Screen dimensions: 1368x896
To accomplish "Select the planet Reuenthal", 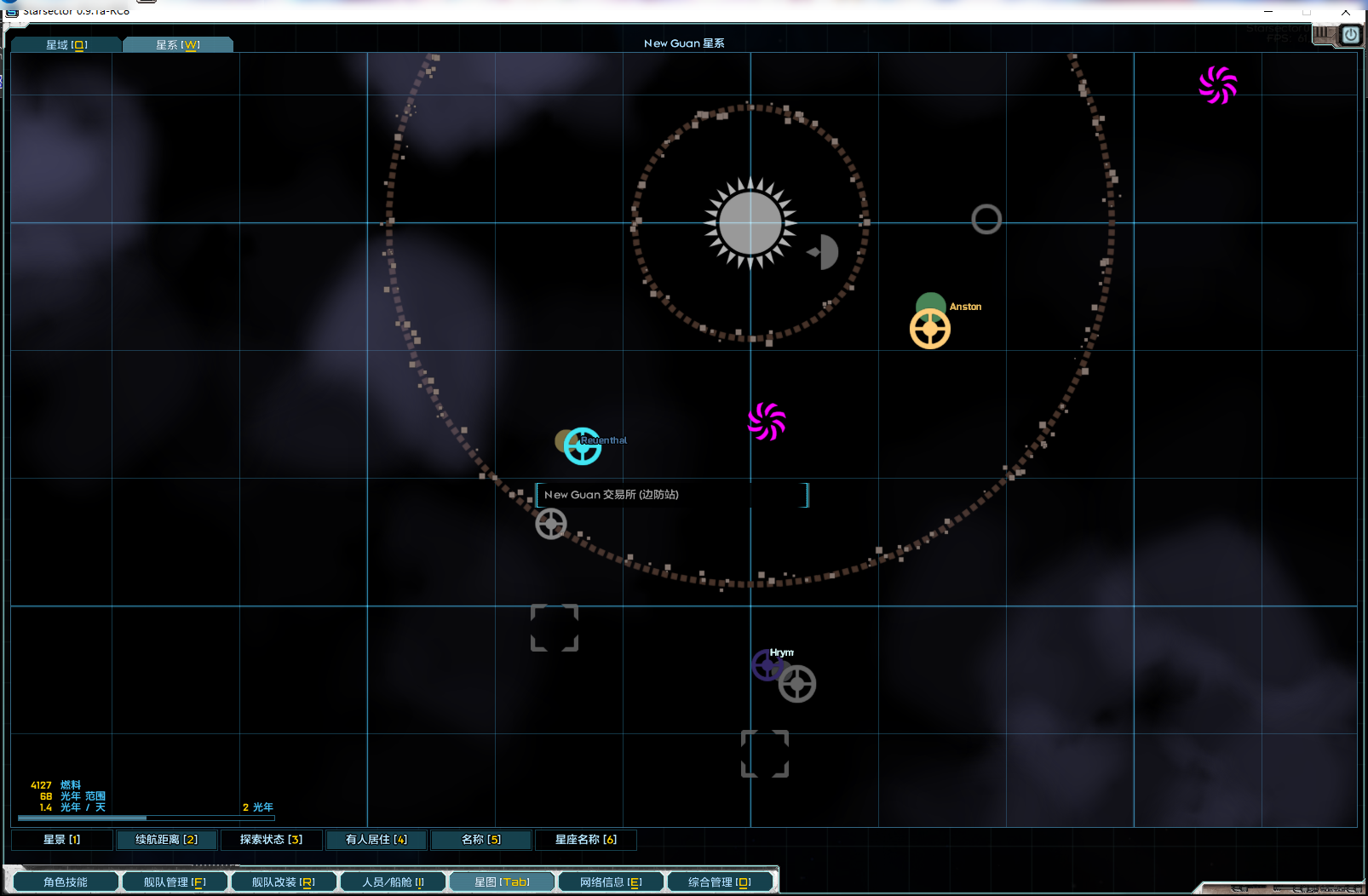I will point(582,445).
